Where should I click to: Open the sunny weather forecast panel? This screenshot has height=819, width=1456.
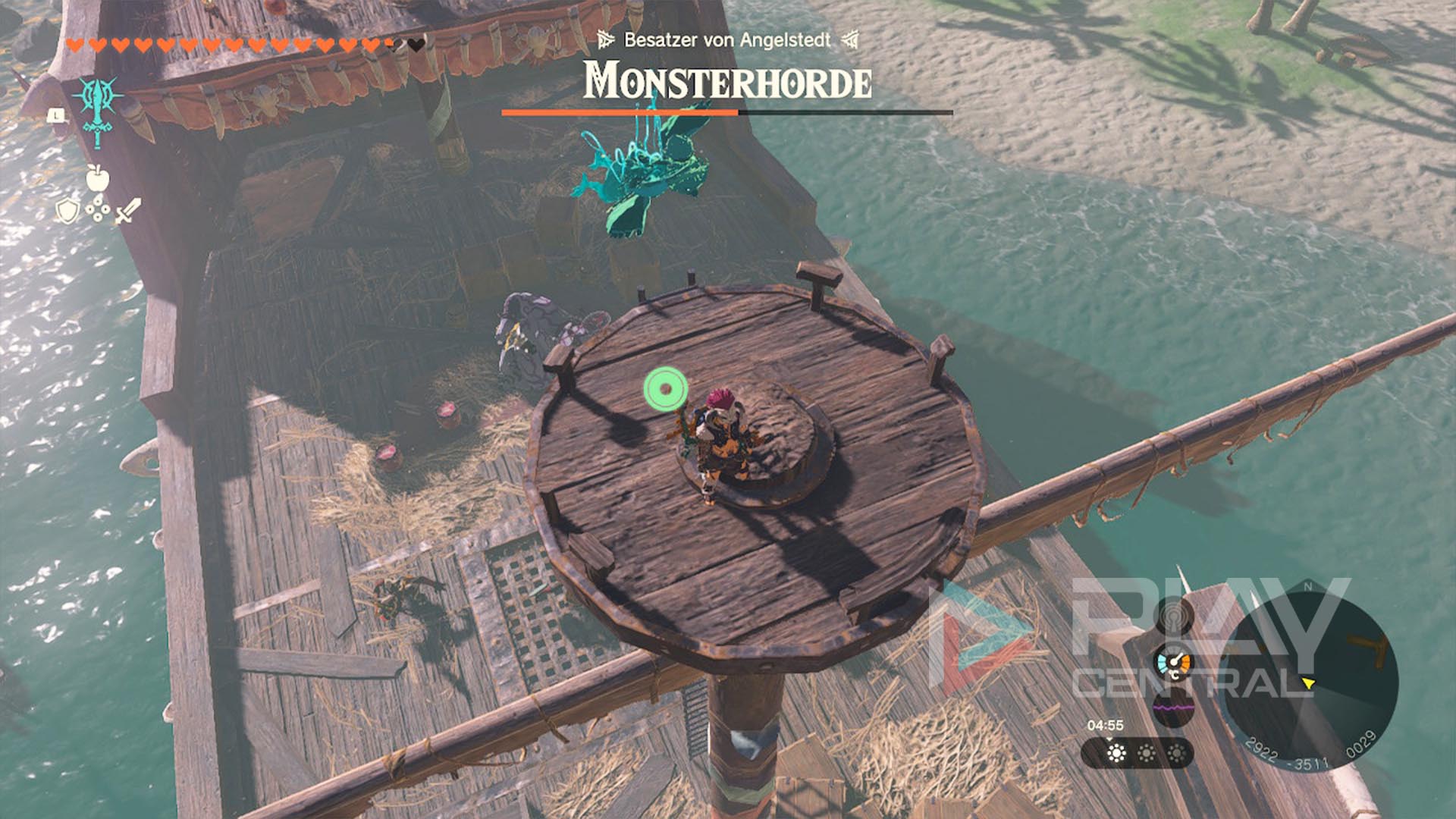(x=1137, y=753)
